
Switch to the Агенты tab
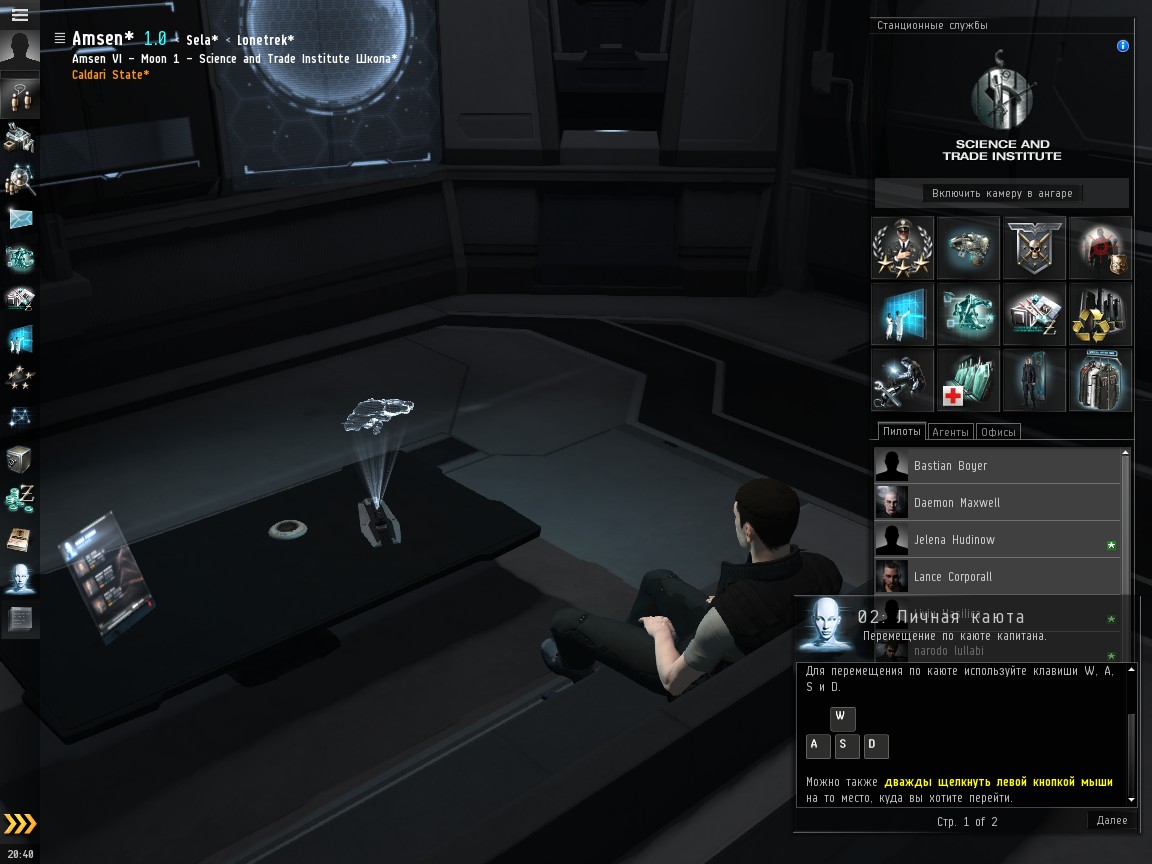tap(949, 432)
